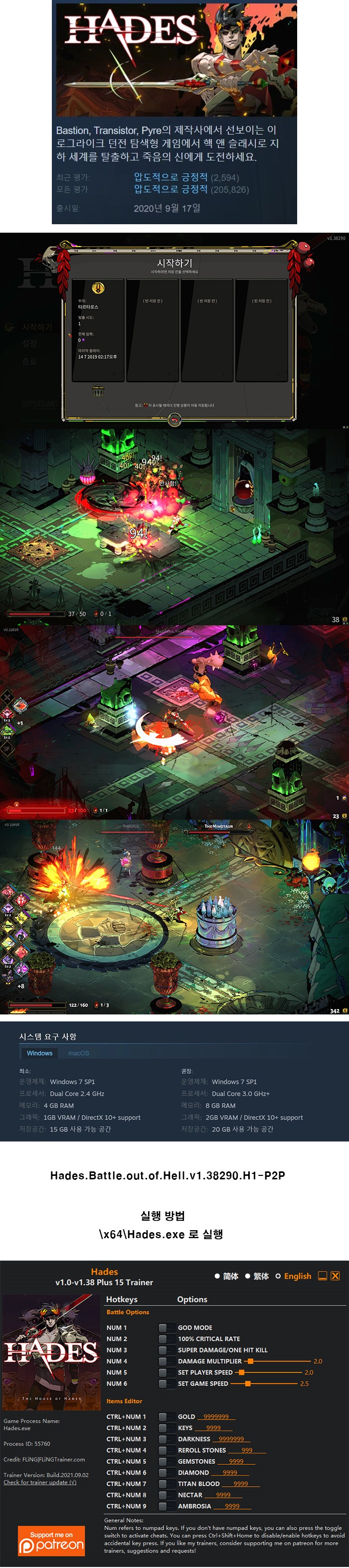Toggle GOD MODE in the trainer
Image resolution: width=349 pixels, height=1568 pixels.
[163, 1327]
